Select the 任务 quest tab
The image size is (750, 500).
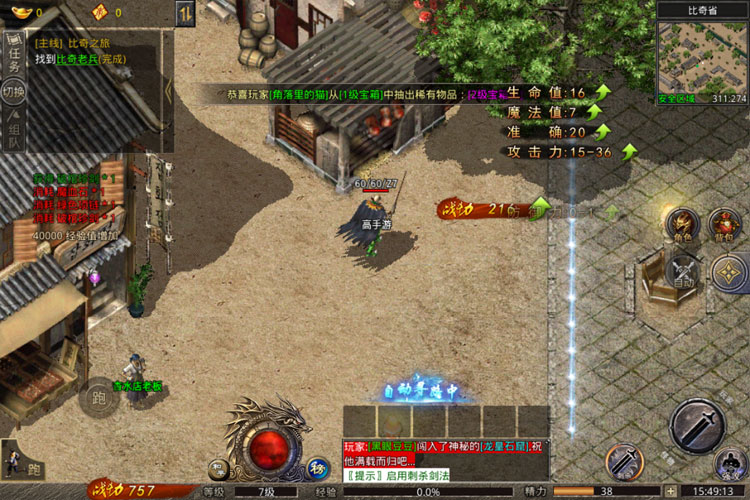point(14,56)
